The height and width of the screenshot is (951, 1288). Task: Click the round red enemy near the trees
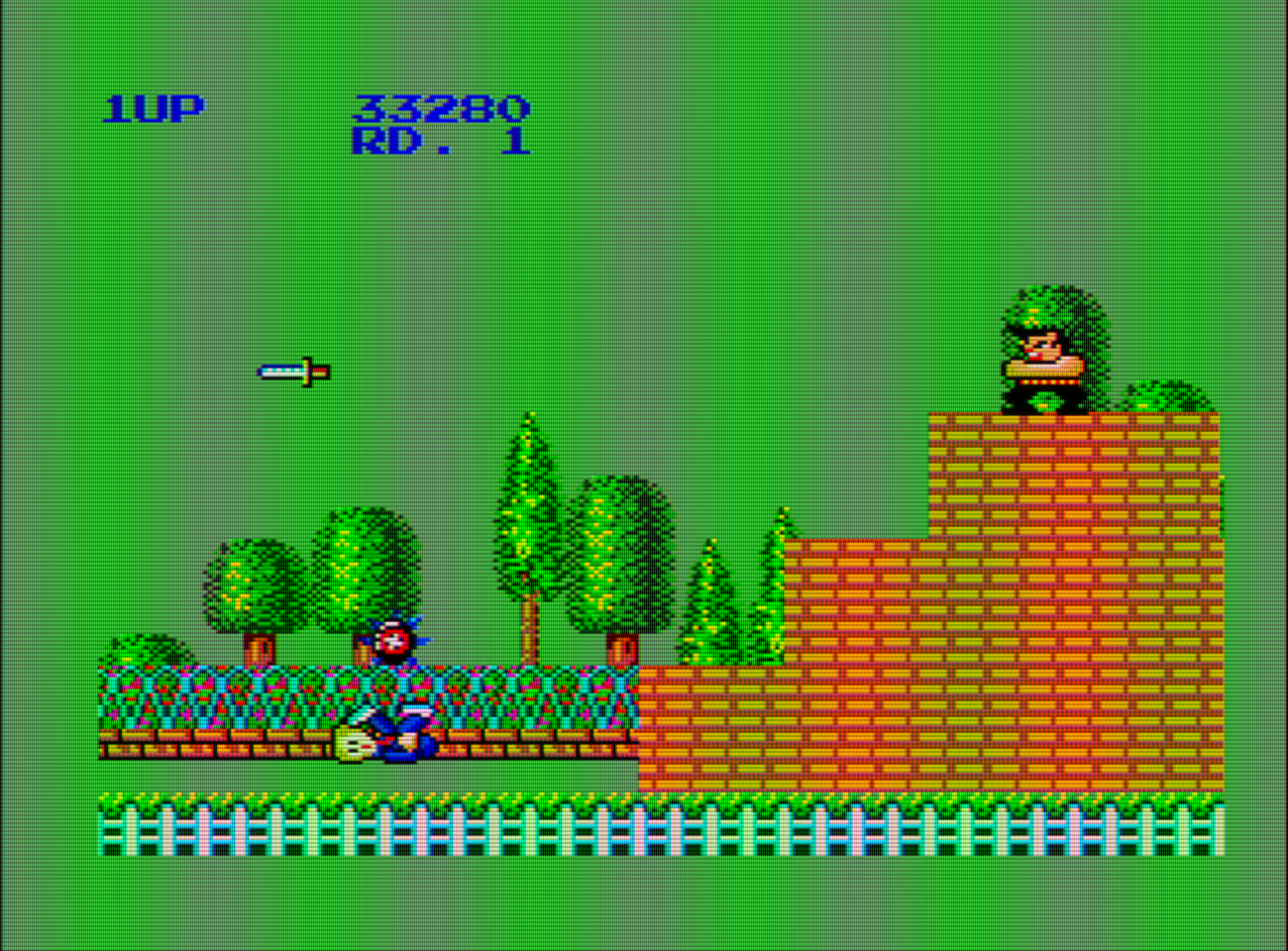click(393, 642)
